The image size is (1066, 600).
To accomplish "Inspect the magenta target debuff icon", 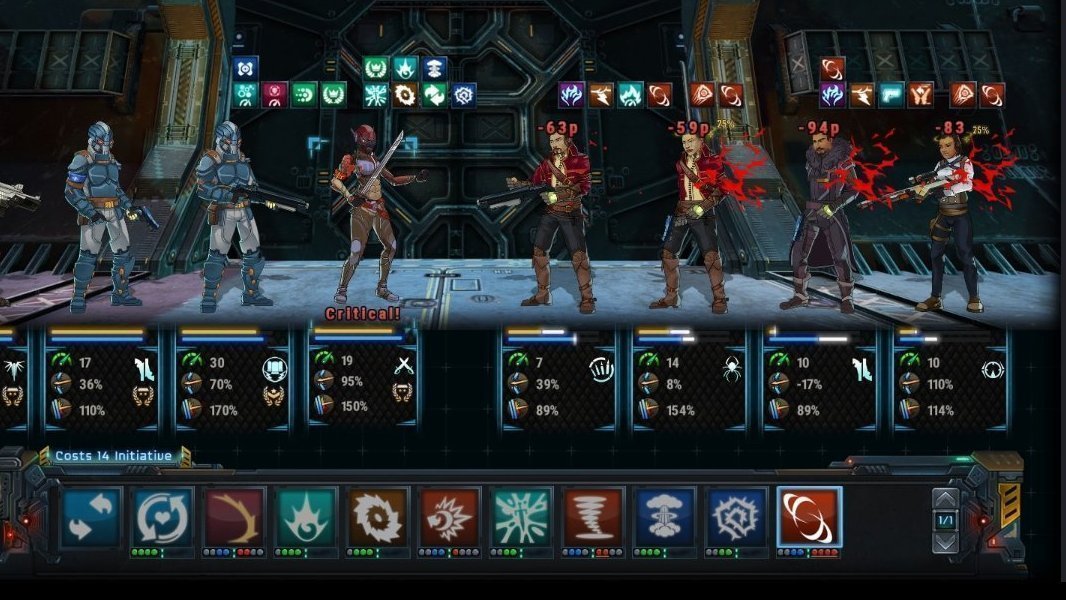I will [x=274, y=95].
